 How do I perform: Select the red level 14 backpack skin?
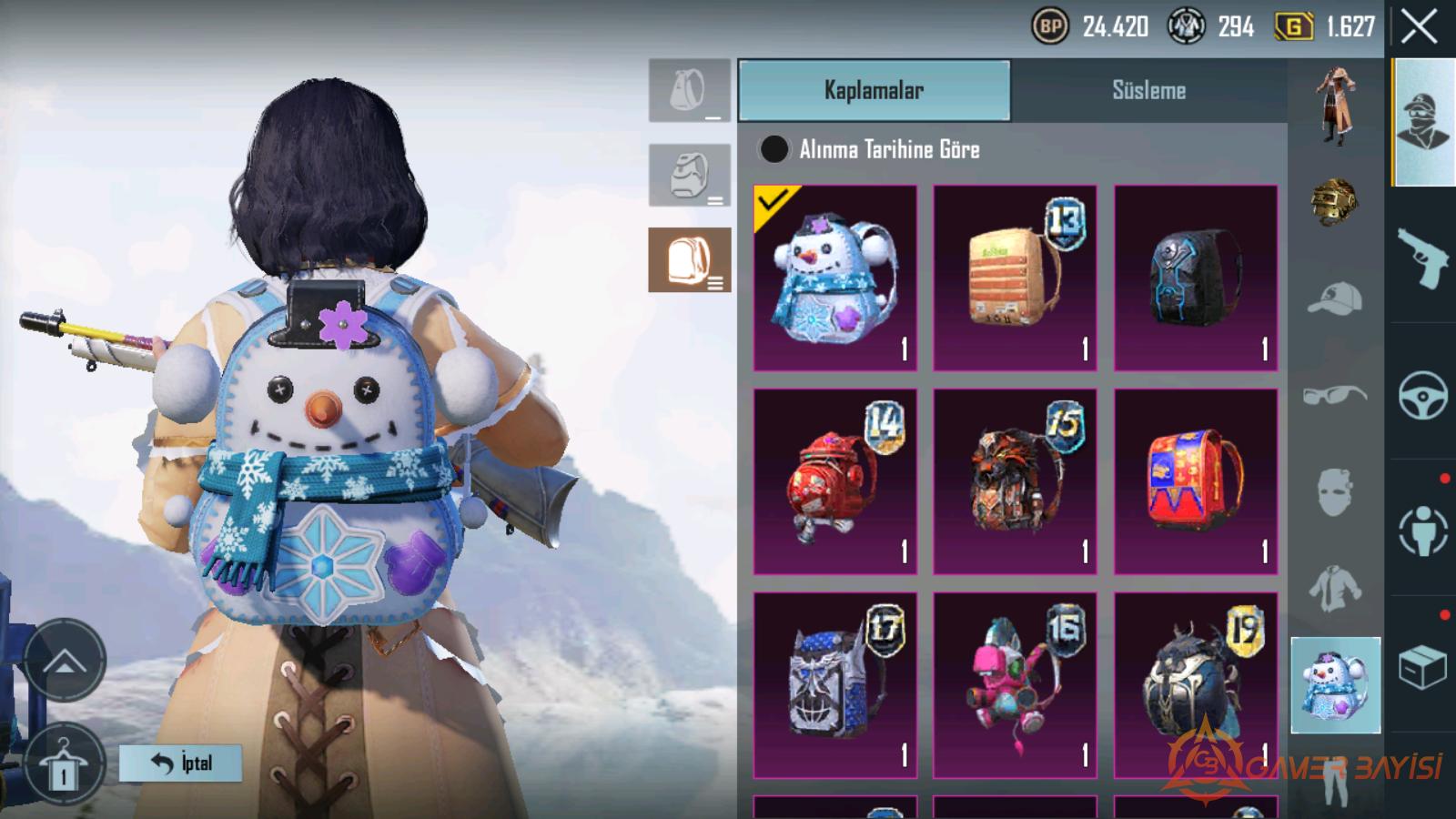pyautogui.click(x=835, y=481)
